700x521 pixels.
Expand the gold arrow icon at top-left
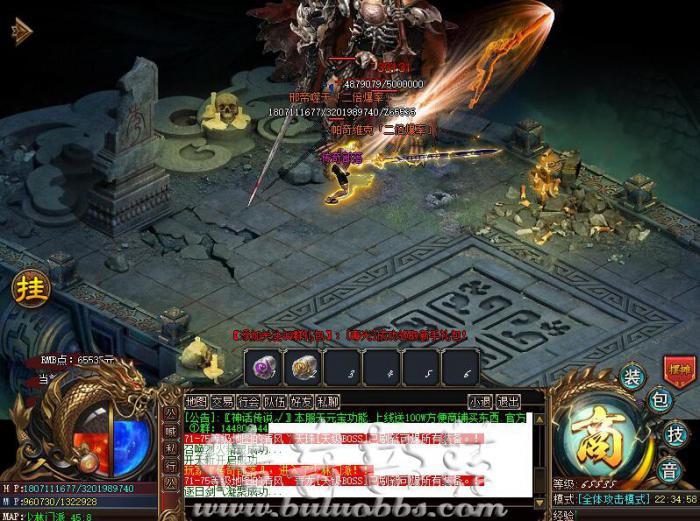pos(21,32)
